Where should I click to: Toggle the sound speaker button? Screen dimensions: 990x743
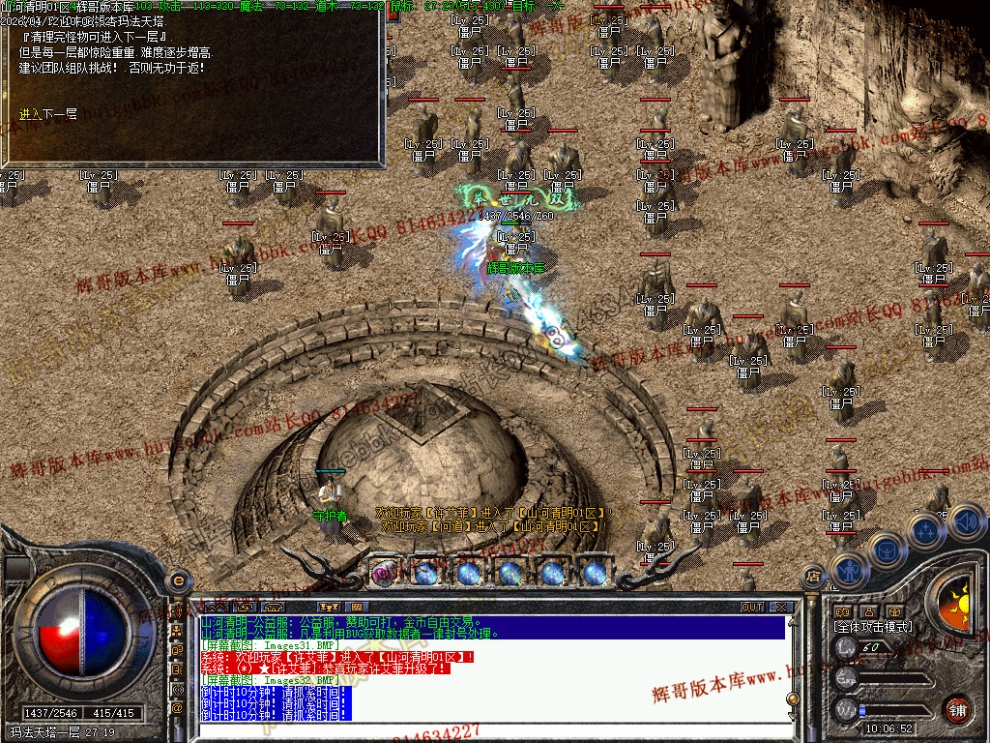[x=966, y=520]
